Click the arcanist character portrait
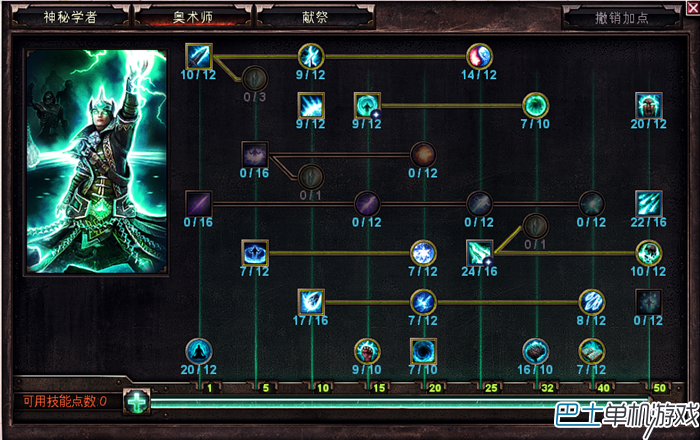Viewport: 700px width, 440px height. point(95,160)
